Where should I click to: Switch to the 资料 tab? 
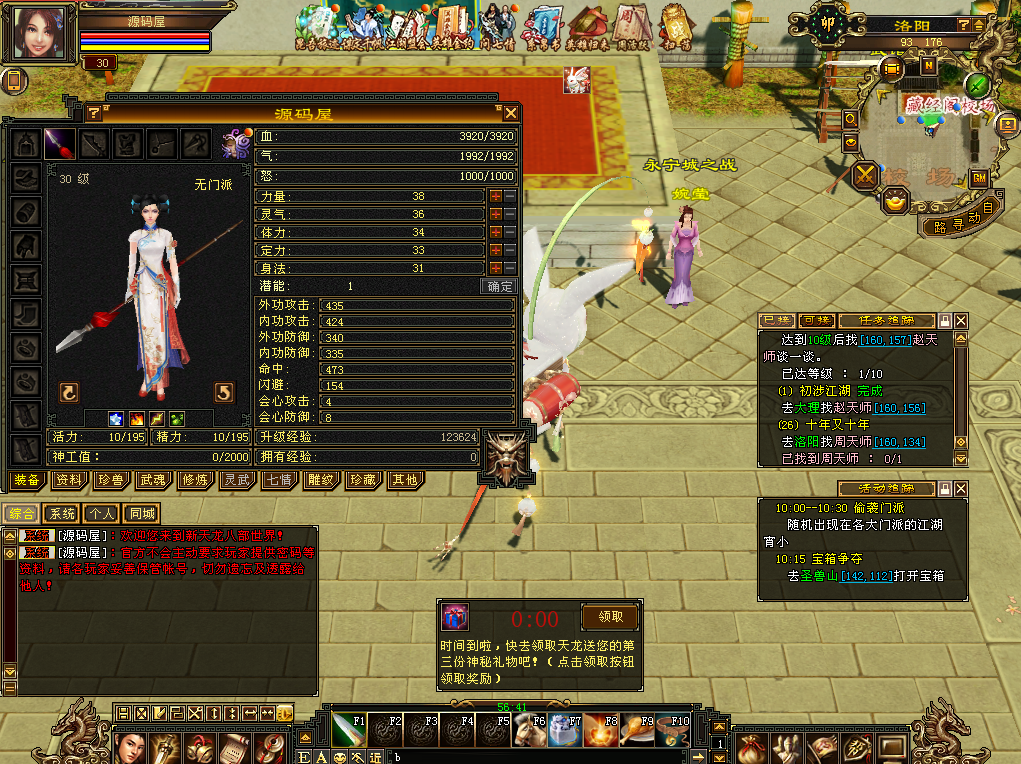pos(69,480)
